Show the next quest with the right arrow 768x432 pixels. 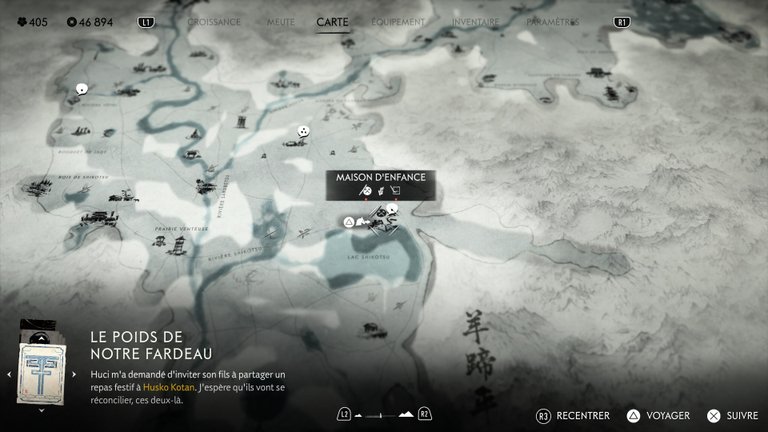click(x=75, y=374)
